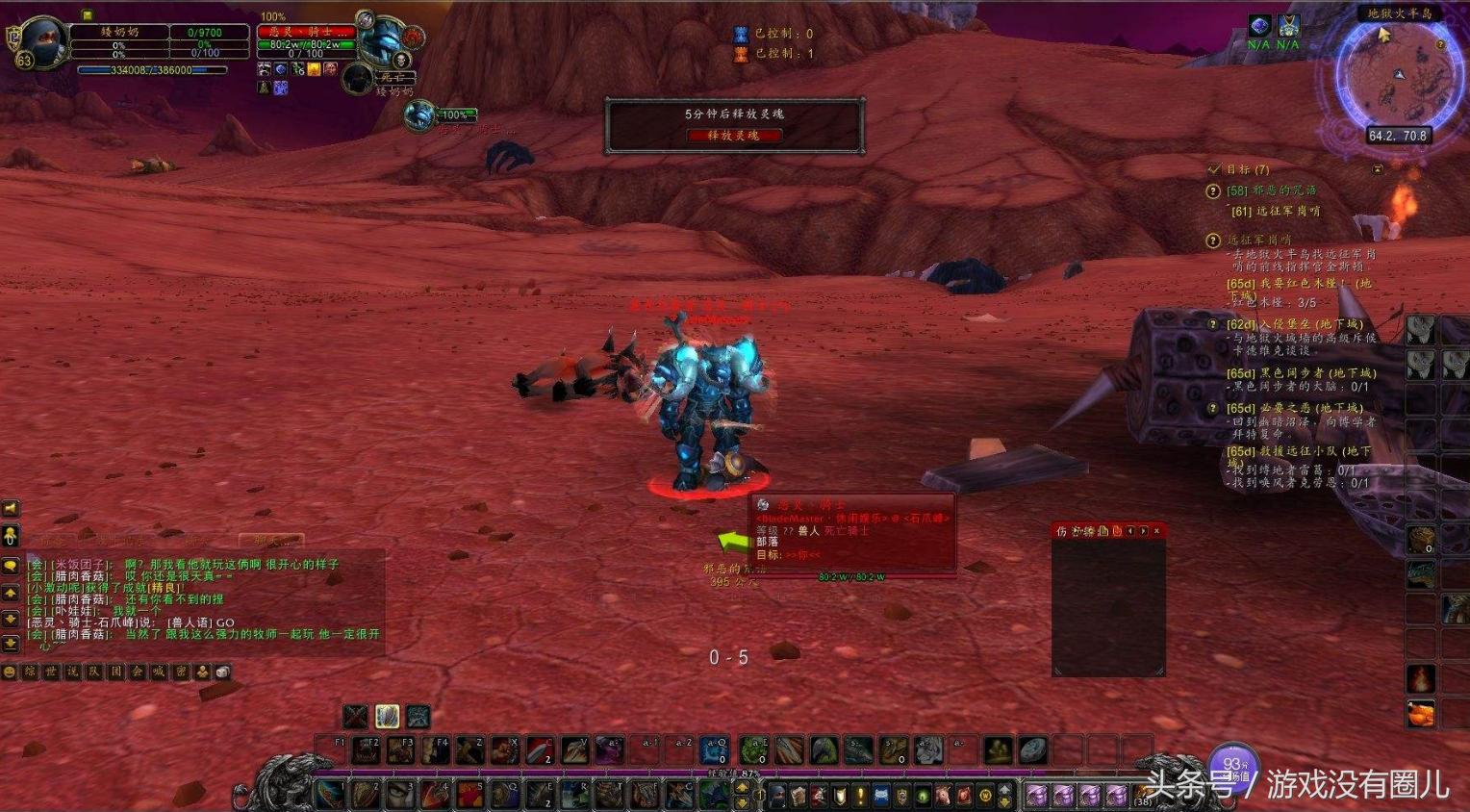This screenshot has width=1470, height=812.
Task: Select the 聊天 chat tab above chat
Action: click(x=272, y=542)
